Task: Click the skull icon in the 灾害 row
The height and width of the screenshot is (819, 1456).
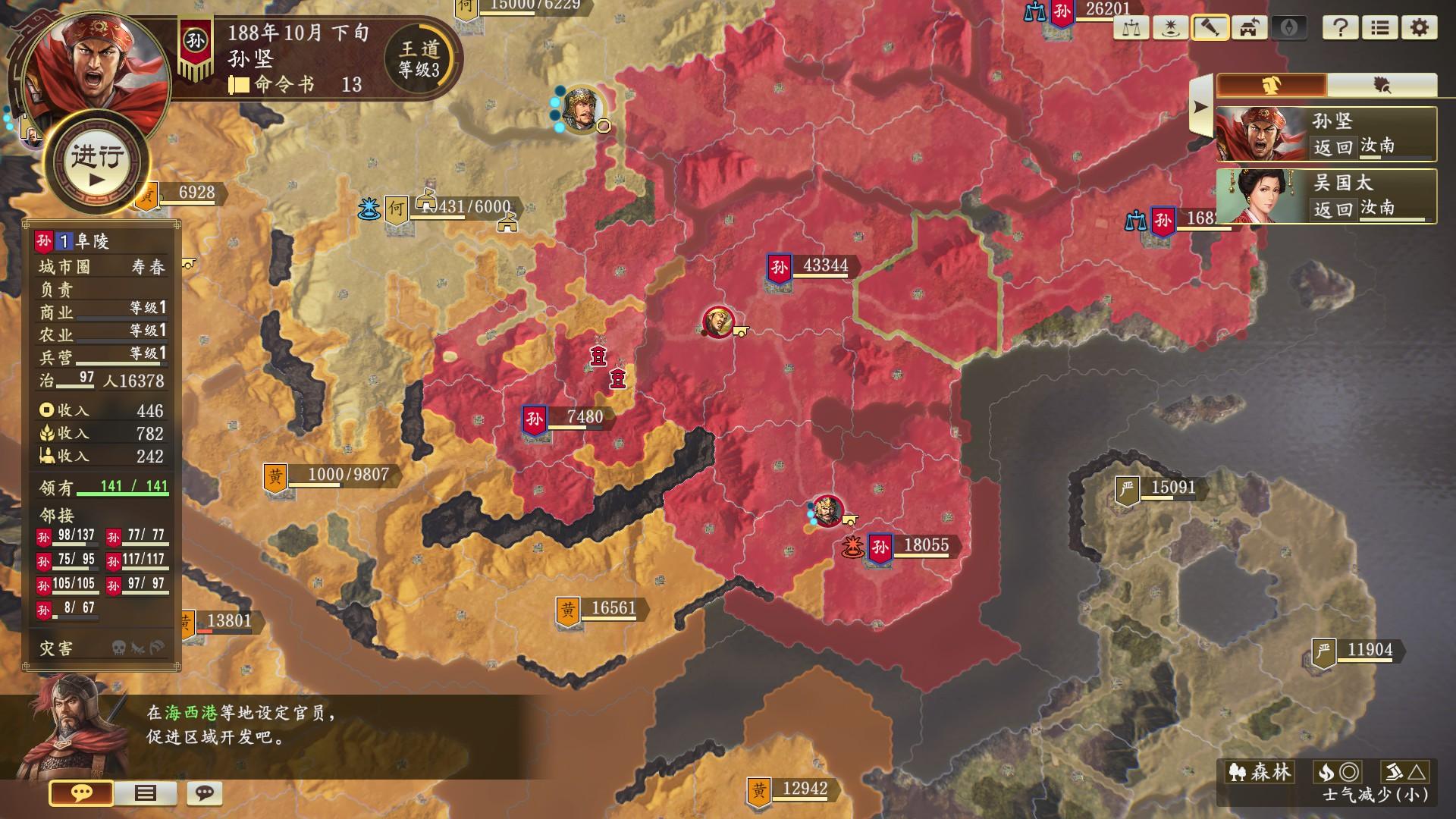Action: click(x=118, y=648)
